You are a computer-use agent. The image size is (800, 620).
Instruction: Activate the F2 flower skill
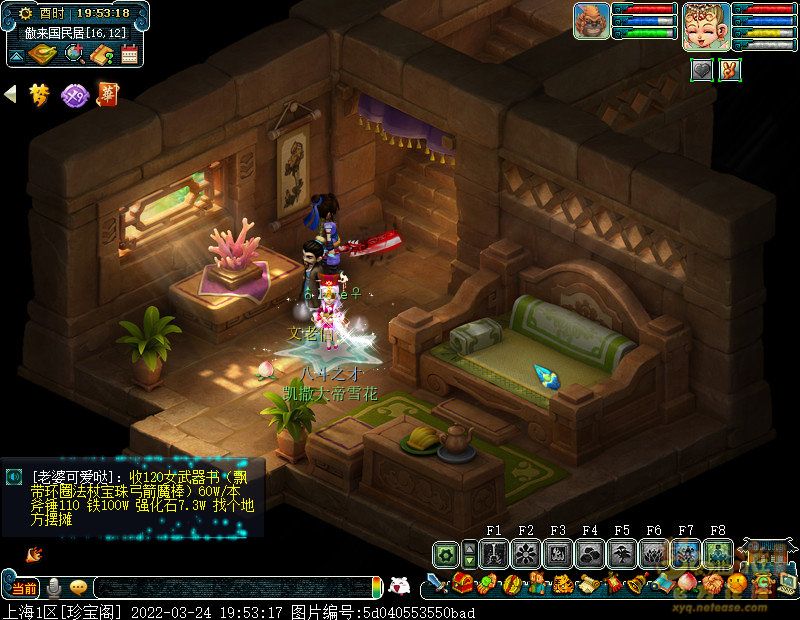(526, 554)
